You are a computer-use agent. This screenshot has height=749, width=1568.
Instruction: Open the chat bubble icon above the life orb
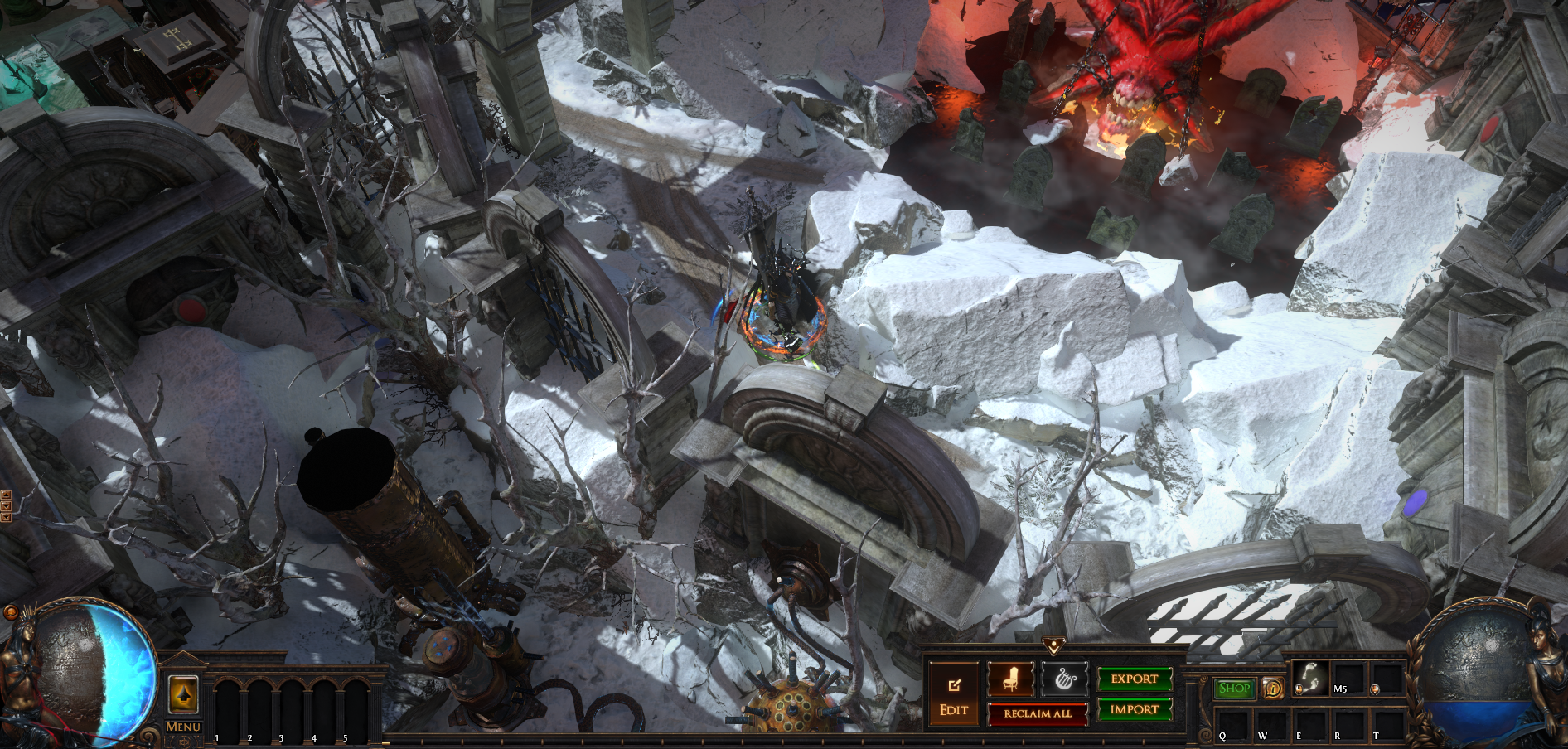coord(11,612)
